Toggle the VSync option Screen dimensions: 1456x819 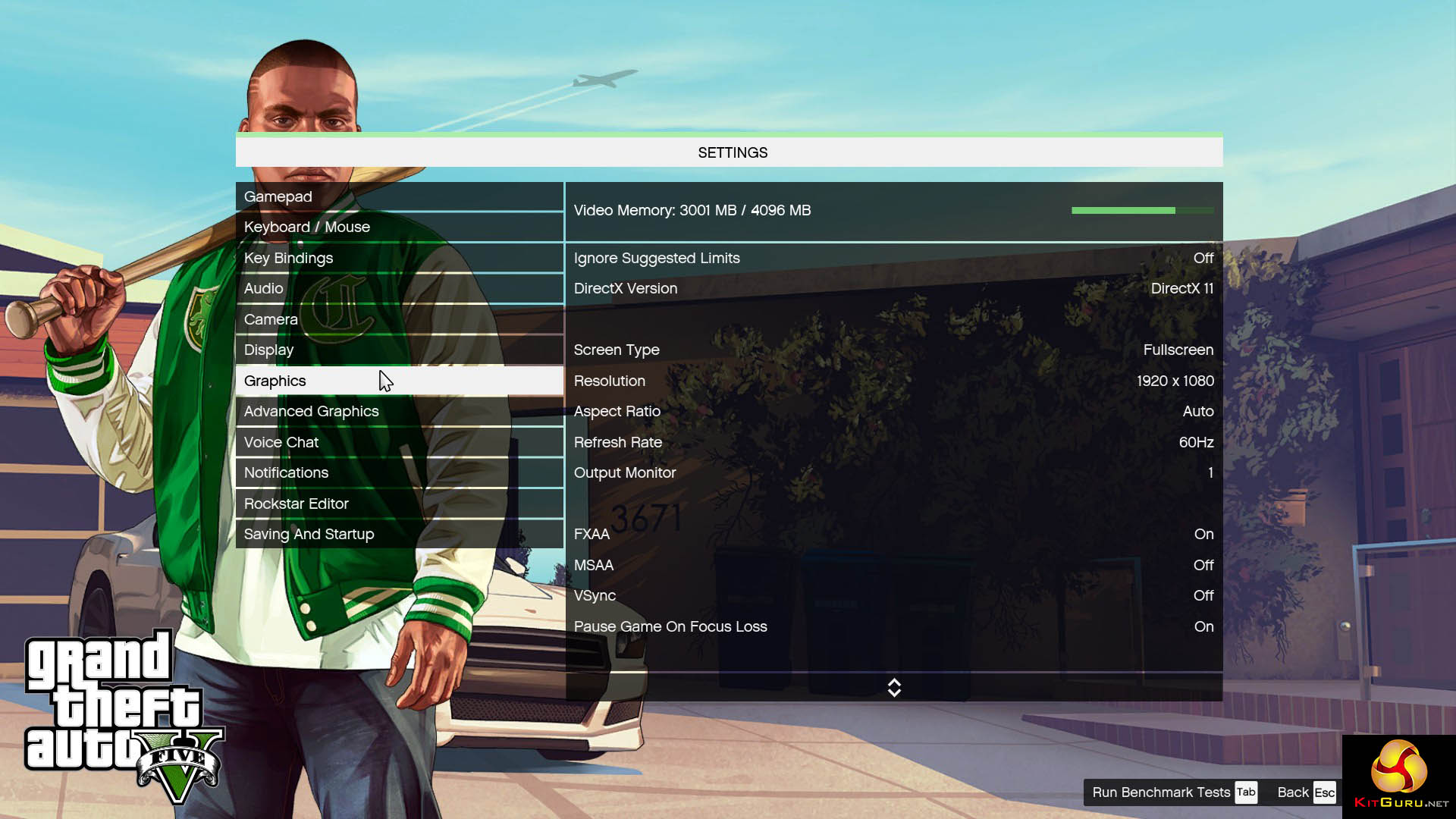pos(893,595)
